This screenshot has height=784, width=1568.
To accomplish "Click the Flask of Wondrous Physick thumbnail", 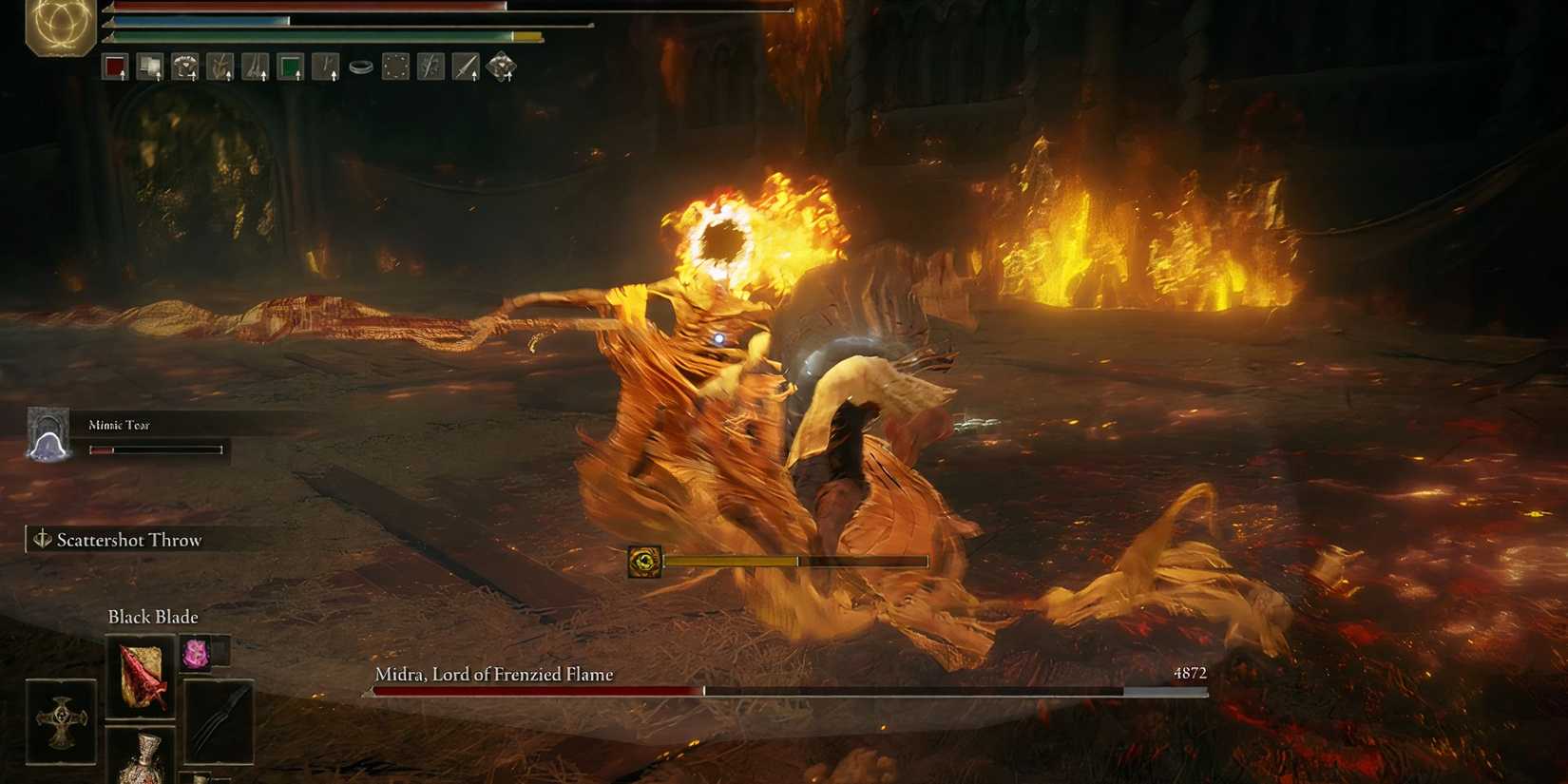I will (x=144, y=760).
